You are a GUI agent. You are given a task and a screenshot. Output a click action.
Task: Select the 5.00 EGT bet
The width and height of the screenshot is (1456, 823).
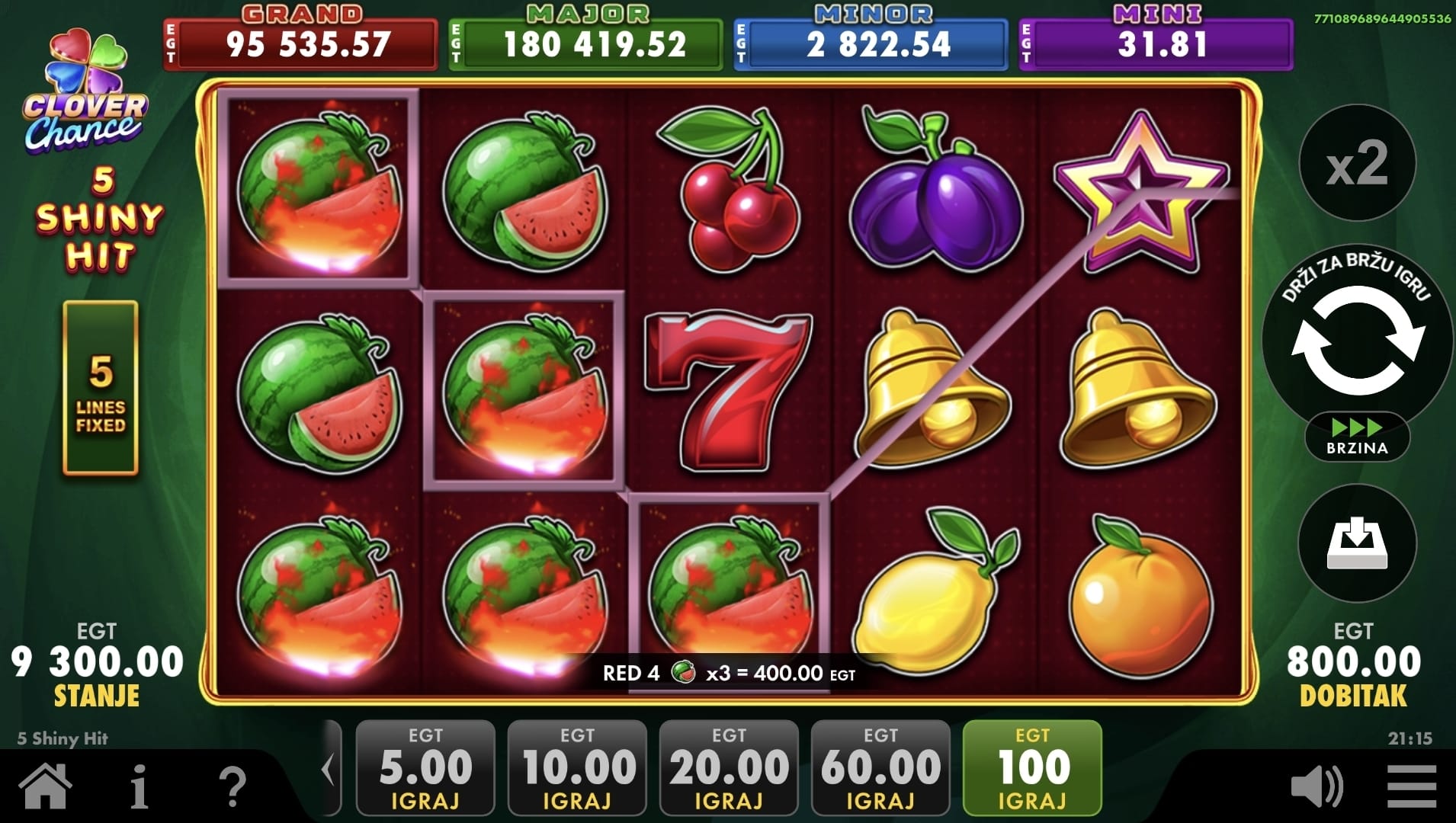click(425, 768)
